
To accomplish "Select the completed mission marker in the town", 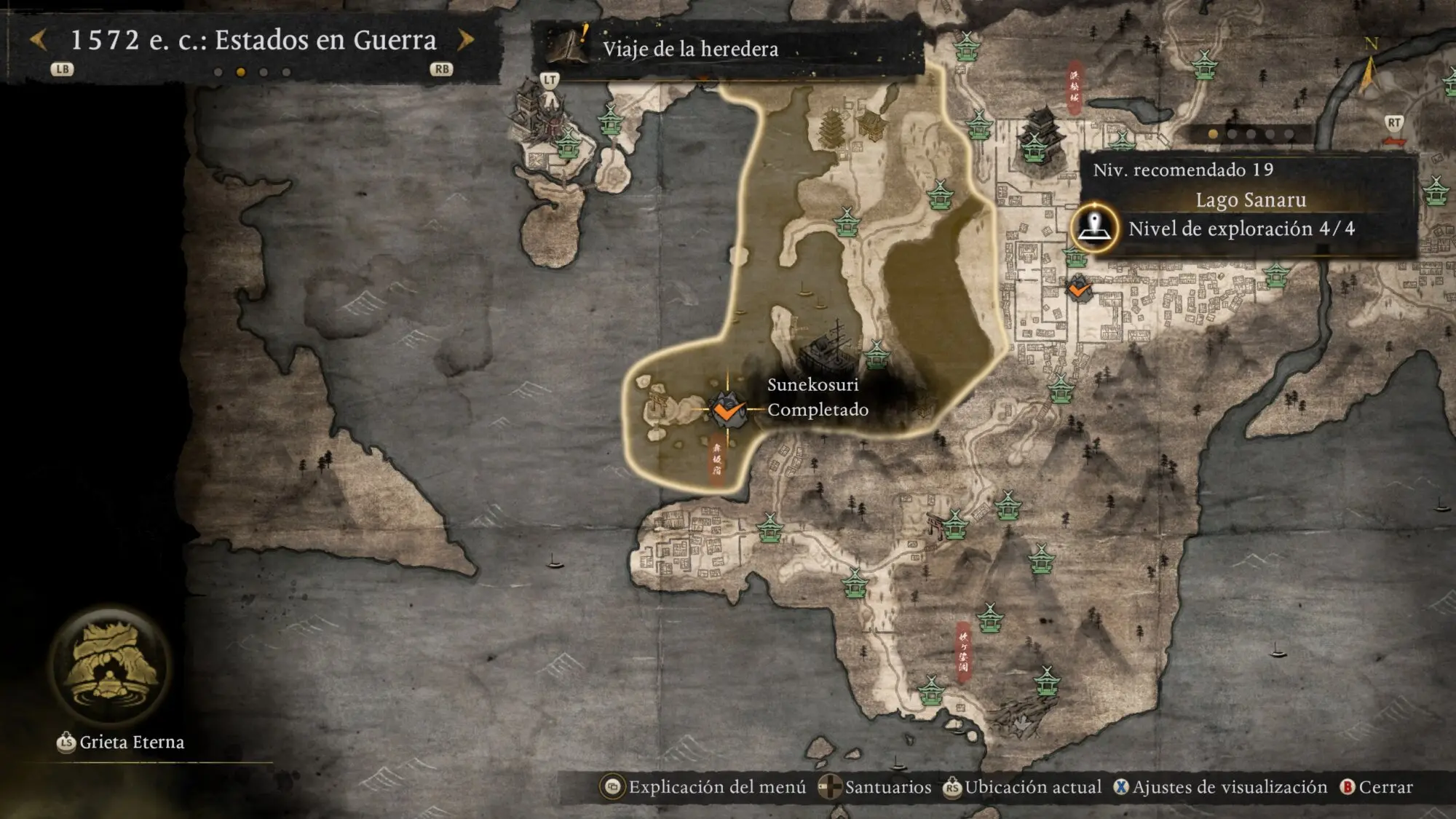I will [1078, 288].
